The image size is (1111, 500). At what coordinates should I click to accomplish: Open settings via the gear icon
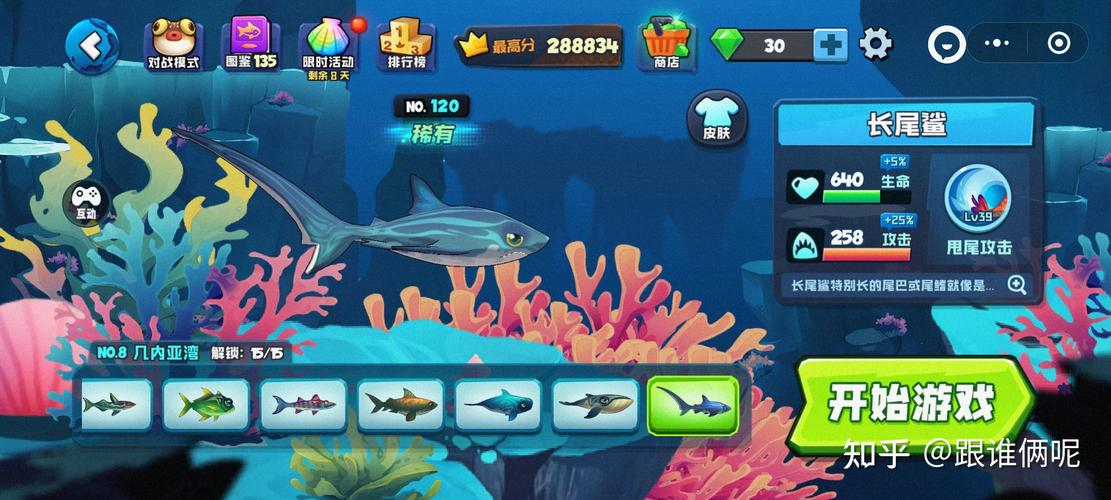point(876,44)
